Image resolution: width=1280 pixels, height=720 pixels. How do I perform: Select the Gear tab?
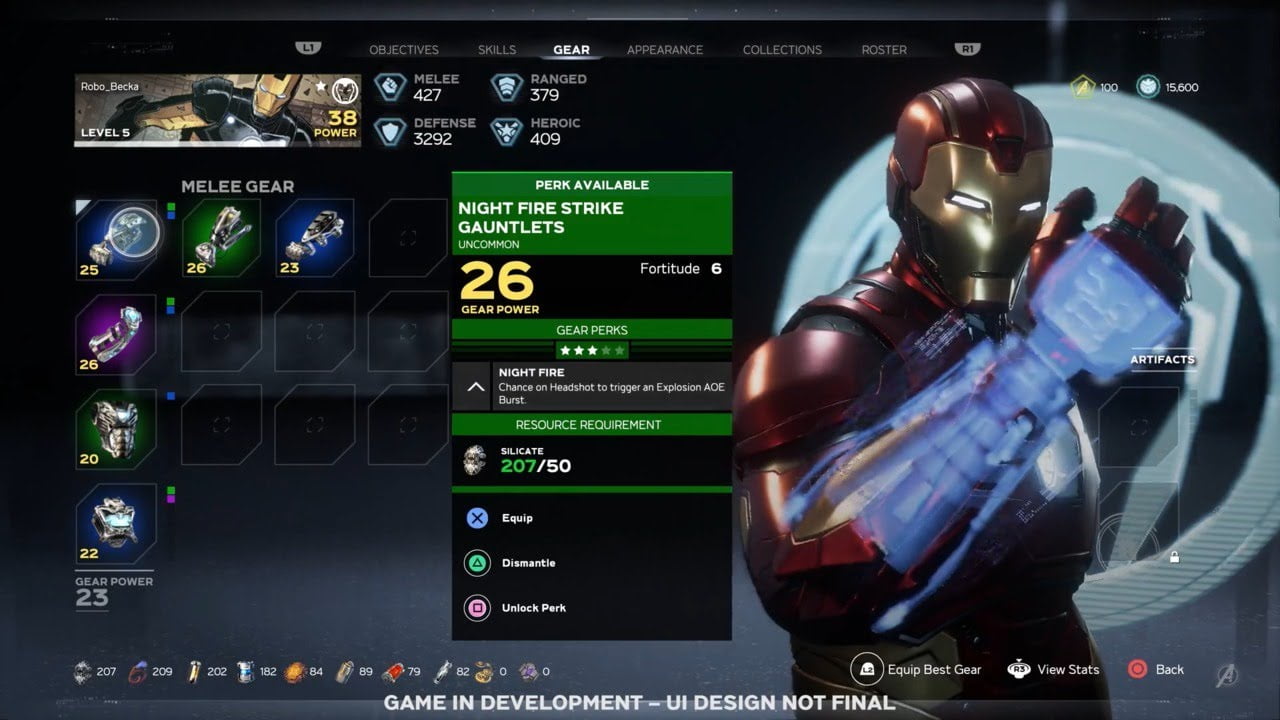point(571,50)
